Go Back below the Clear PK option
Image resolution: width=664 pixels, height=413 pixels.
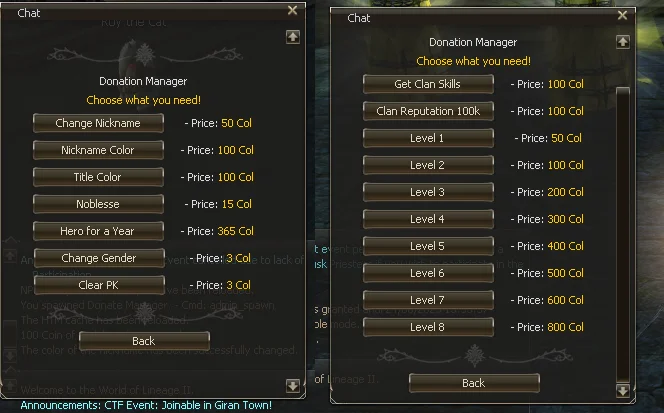click(x=144, y=341)
